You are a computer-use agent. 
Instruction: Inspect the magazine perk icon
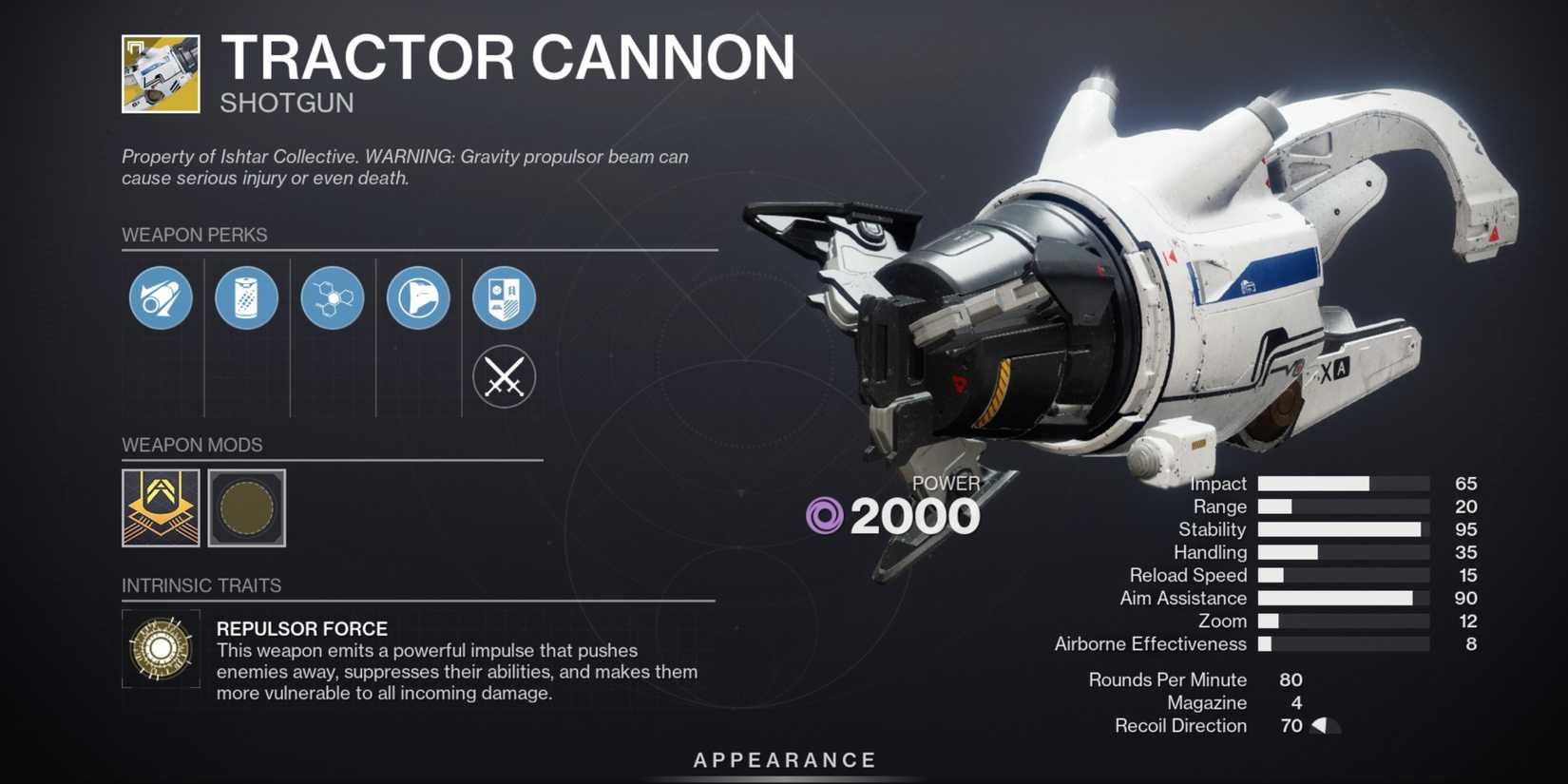point(246,297)
